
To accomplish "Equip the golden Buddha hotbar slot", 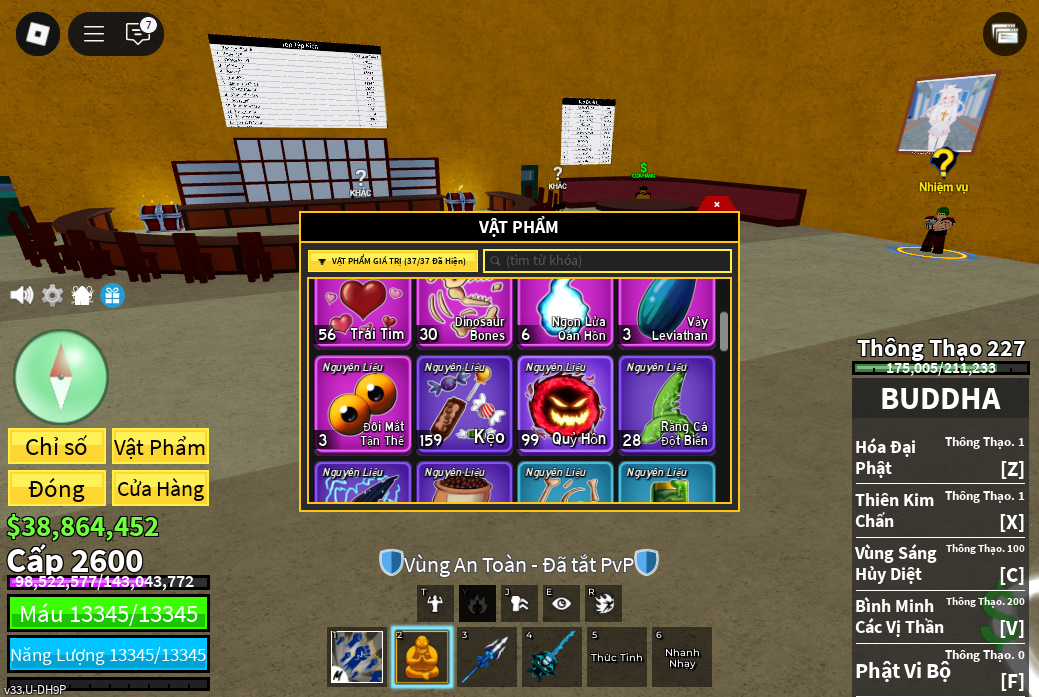I will point(422,657).
